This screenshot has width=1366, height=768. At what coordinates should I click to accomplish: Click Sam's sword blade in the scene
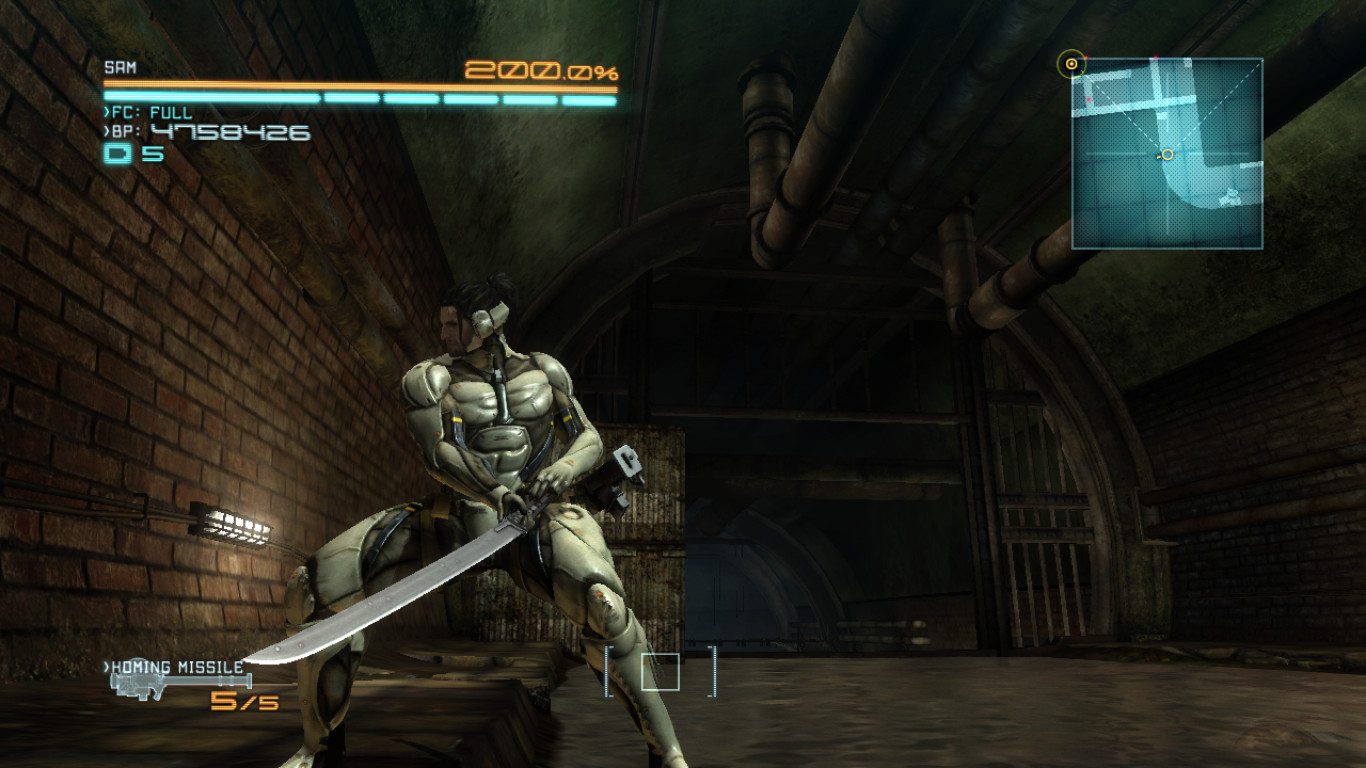pyautogui.click(x=400, y=590)
